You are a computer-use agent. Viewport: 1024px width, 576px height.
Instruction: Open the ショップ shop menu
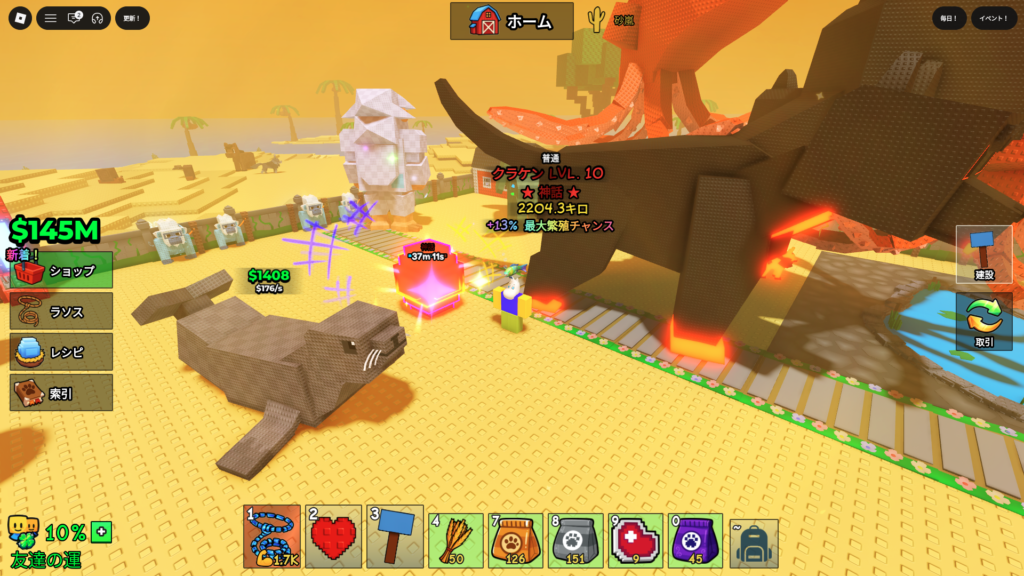62,270
